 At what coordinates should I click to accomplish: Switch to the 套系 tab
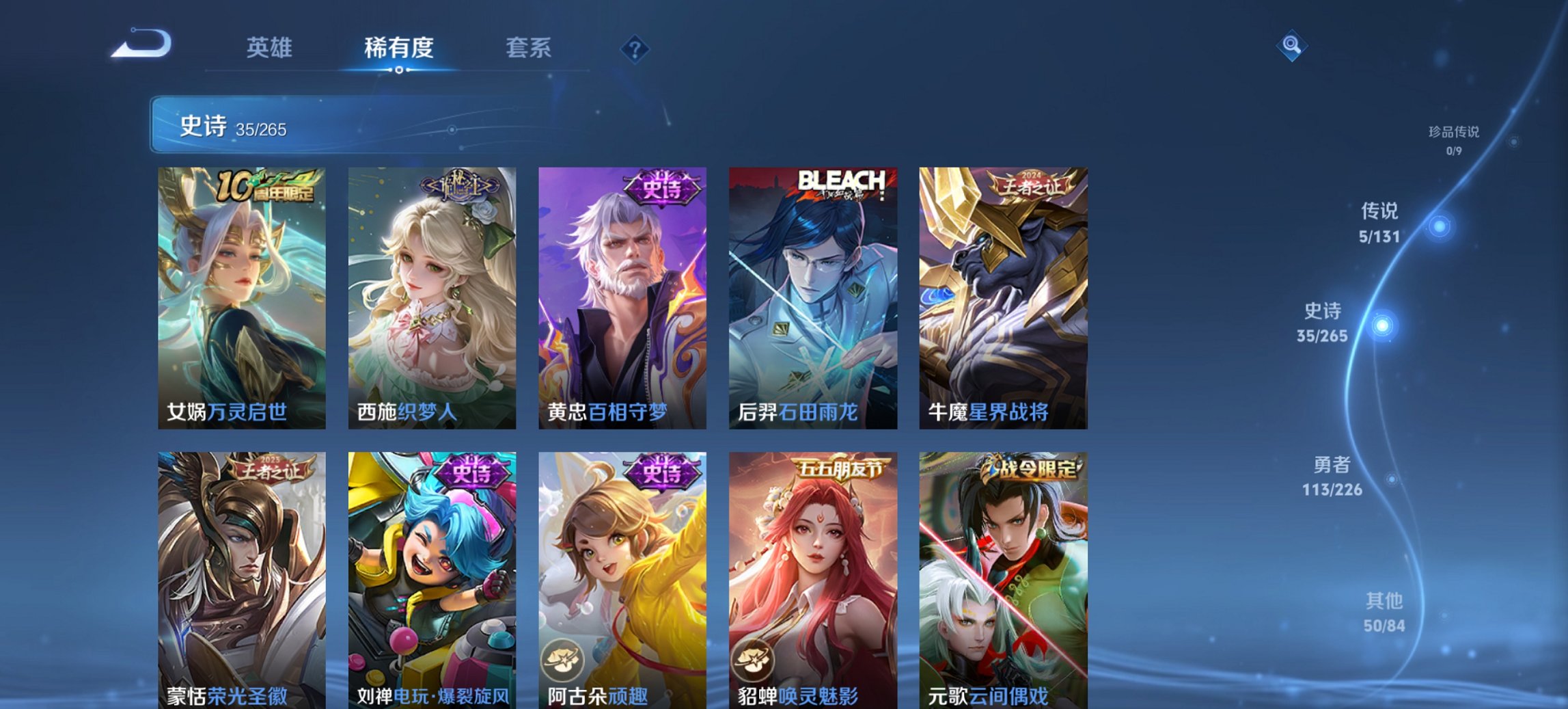coord(528,49)
